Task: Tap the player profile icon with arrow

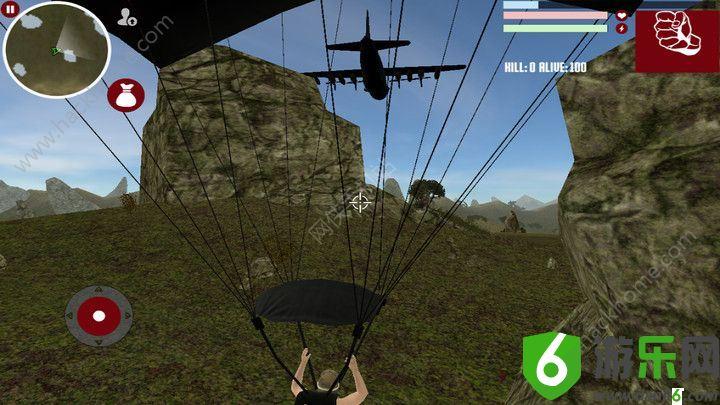Action: pos(127,17)
